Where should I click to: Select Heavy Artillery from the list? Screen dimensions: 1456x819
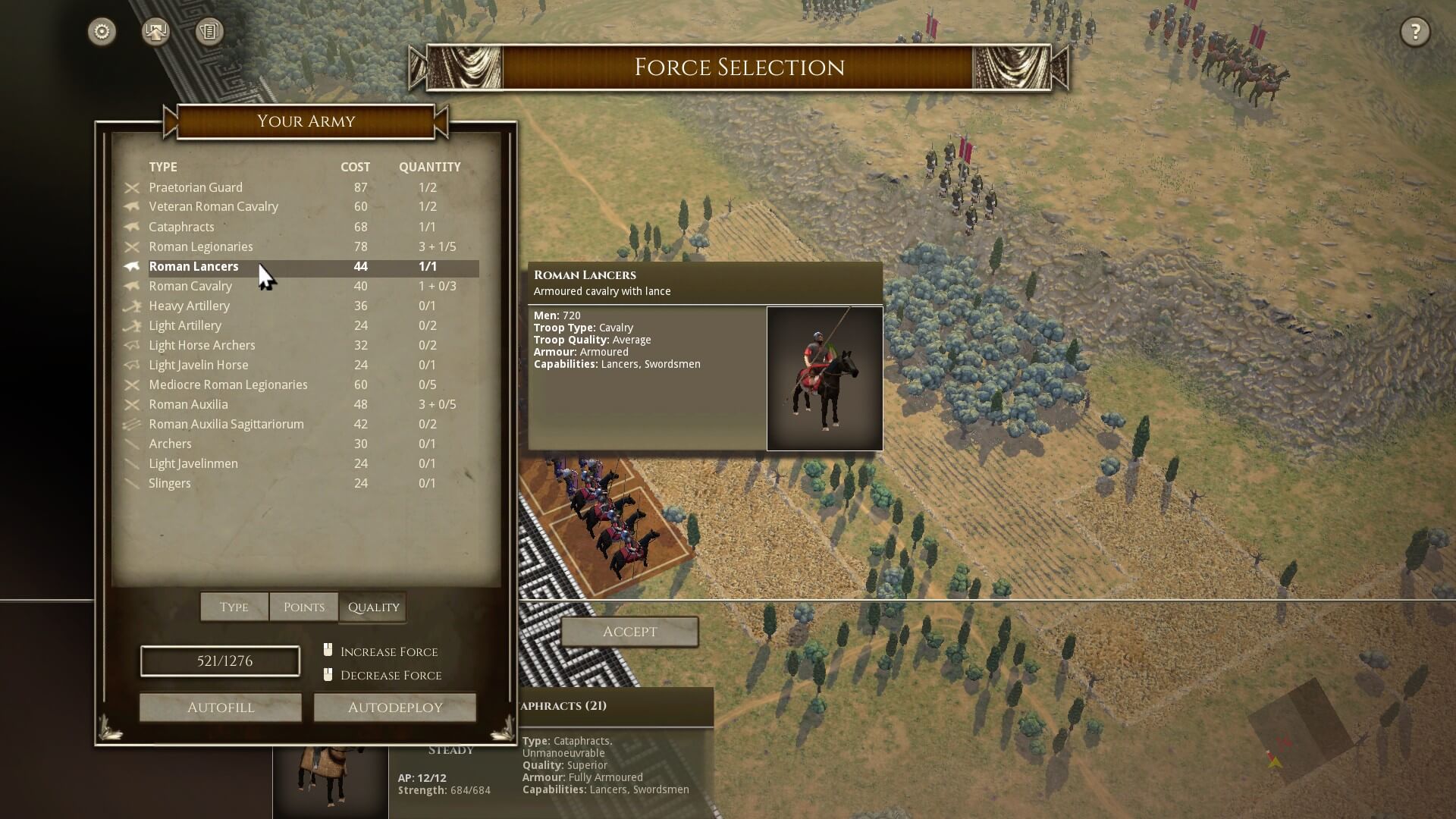[x=189, y=306]
